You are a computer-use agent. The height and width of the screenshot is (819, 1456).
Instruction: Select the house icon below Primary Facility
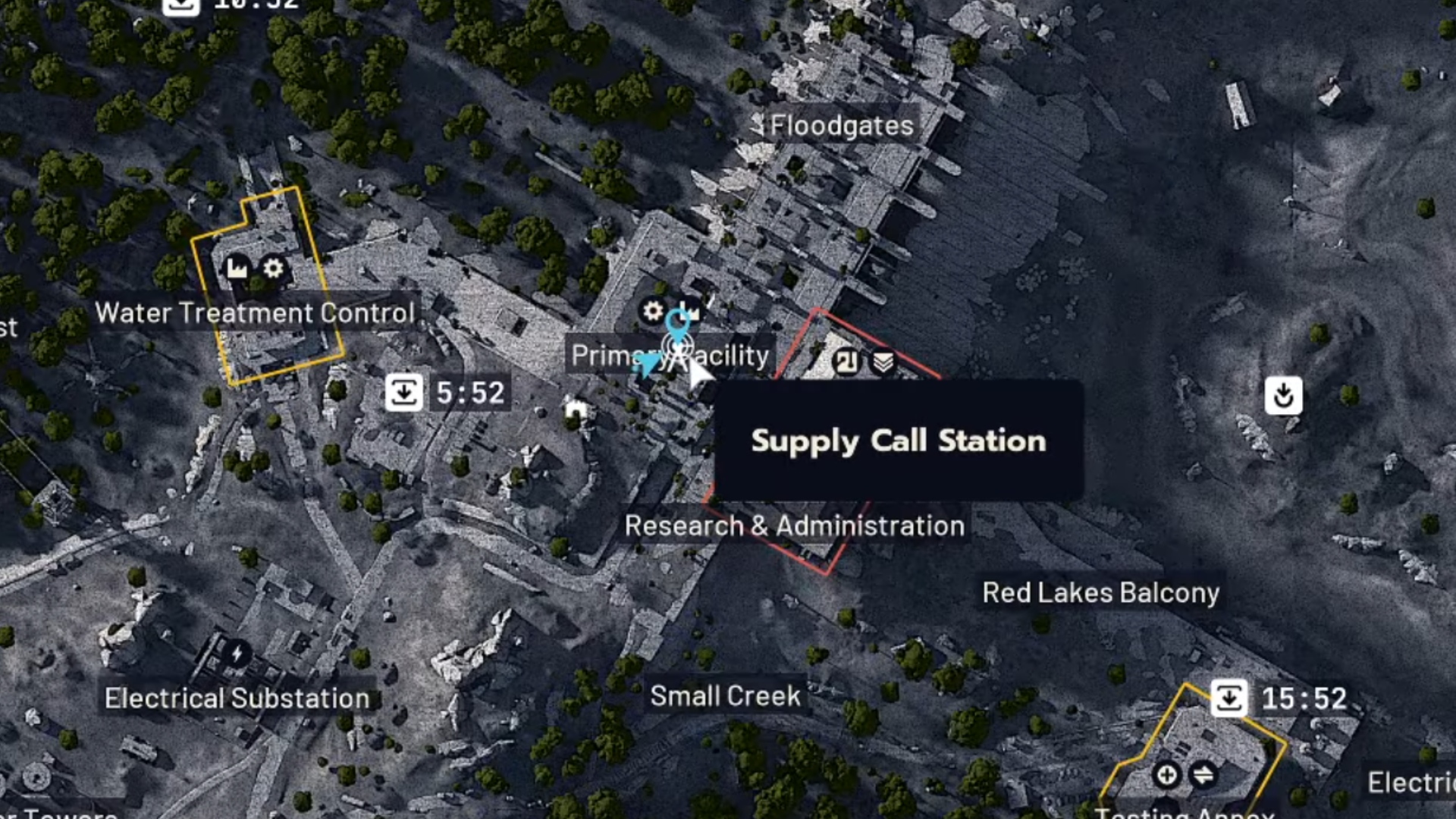576,407
